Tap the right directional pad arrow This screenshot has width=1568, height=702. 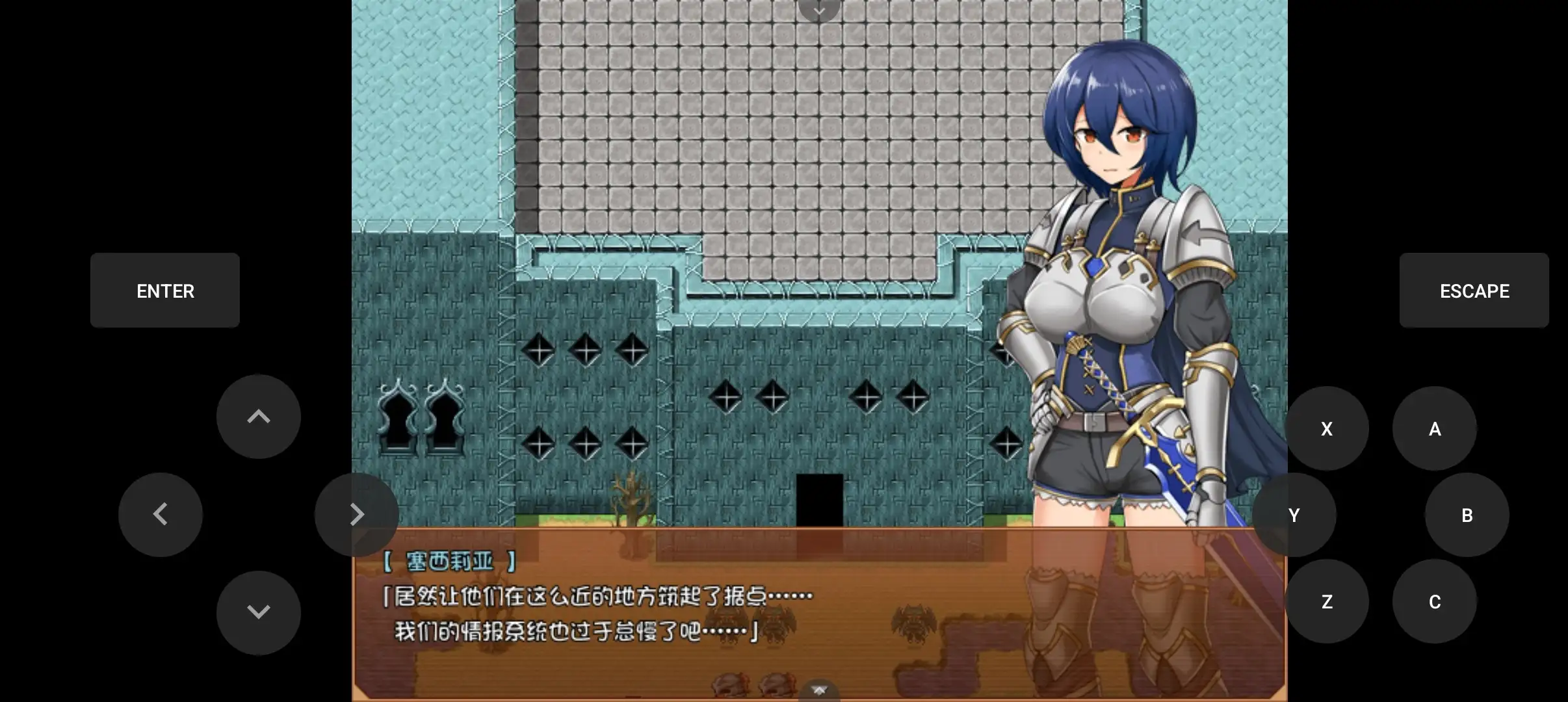click(358, 514)
